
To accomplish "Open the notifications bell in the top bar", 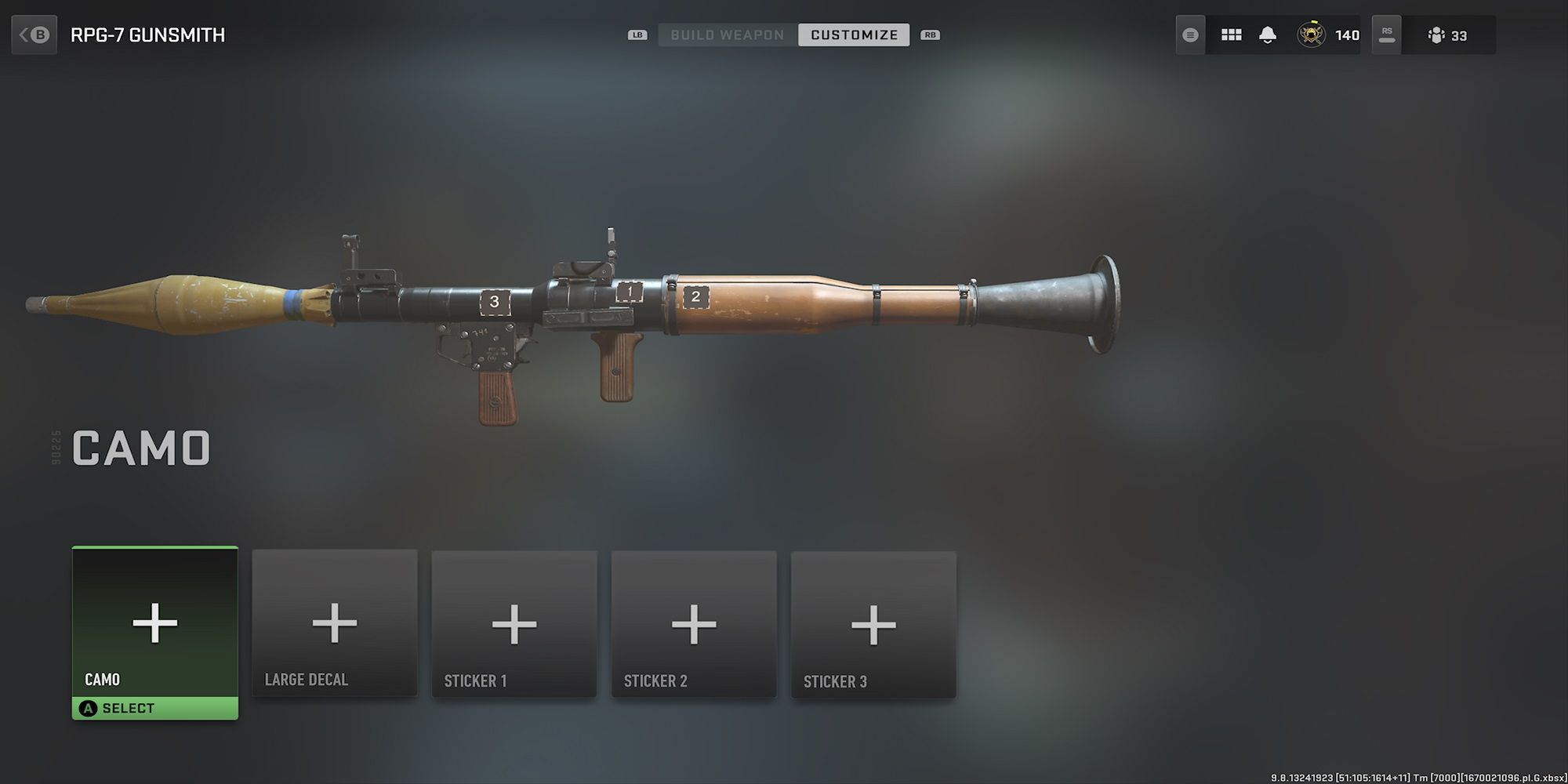I will (x=1268, y=34).
